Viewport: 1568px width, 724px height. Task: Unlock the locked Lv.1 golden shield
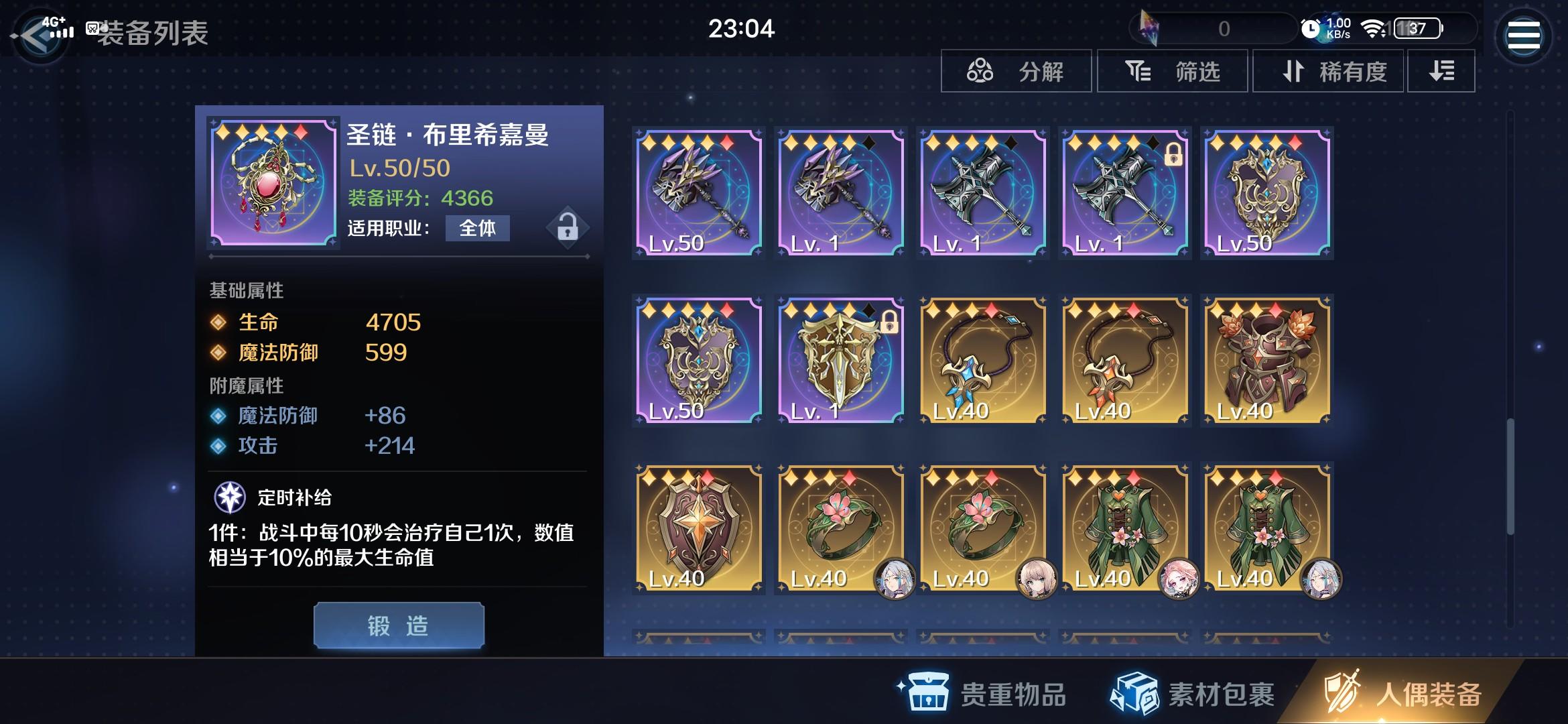click(x=890, y=322)
